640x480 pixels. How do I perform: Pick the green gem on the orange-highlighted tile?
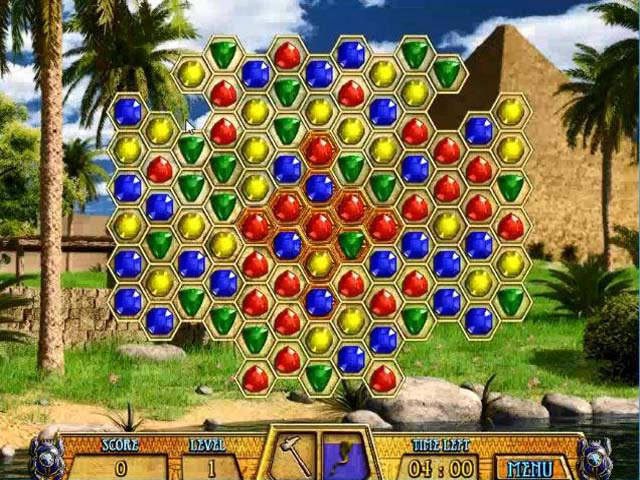[351, 243]
